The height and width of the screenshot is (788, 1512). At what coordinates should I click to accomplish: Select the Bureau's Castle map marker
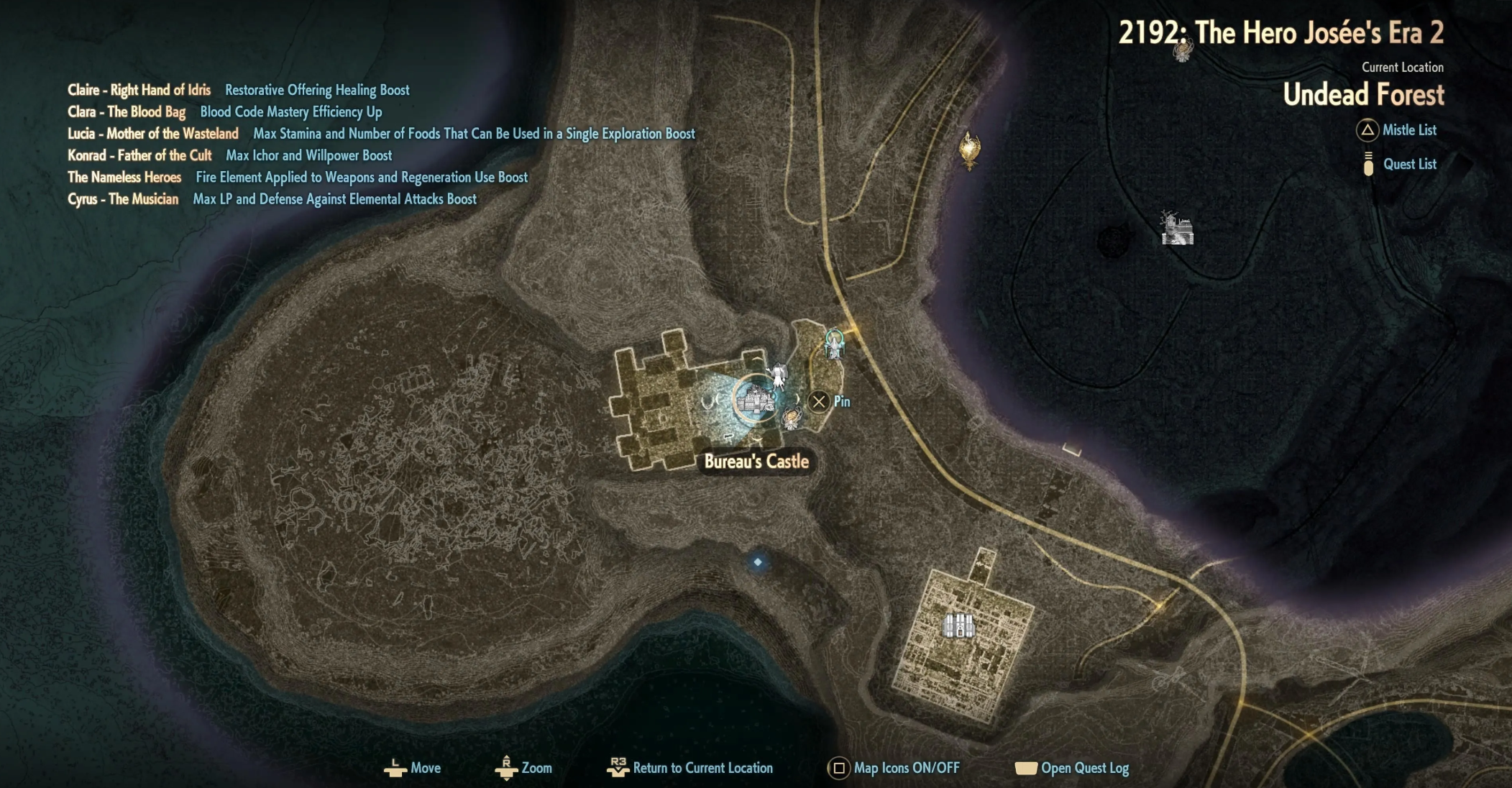click(x=753, y=399)
